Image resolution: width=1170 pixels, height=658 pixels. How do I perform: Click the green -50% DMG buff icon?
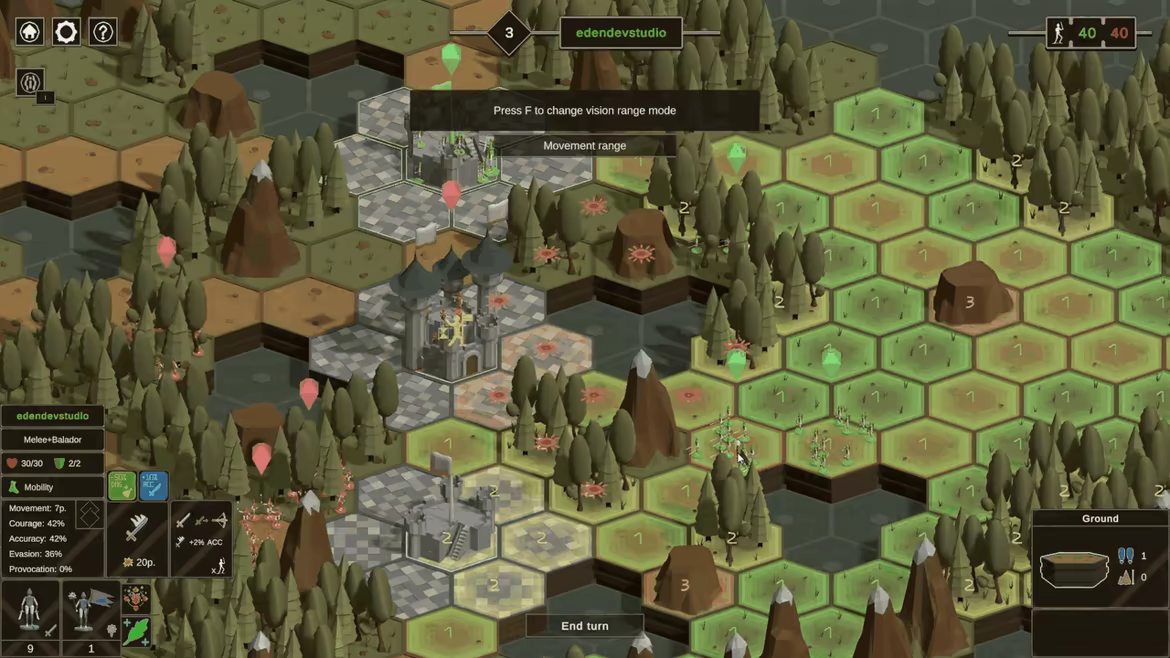pyautogui.click(x=122, y=485)
